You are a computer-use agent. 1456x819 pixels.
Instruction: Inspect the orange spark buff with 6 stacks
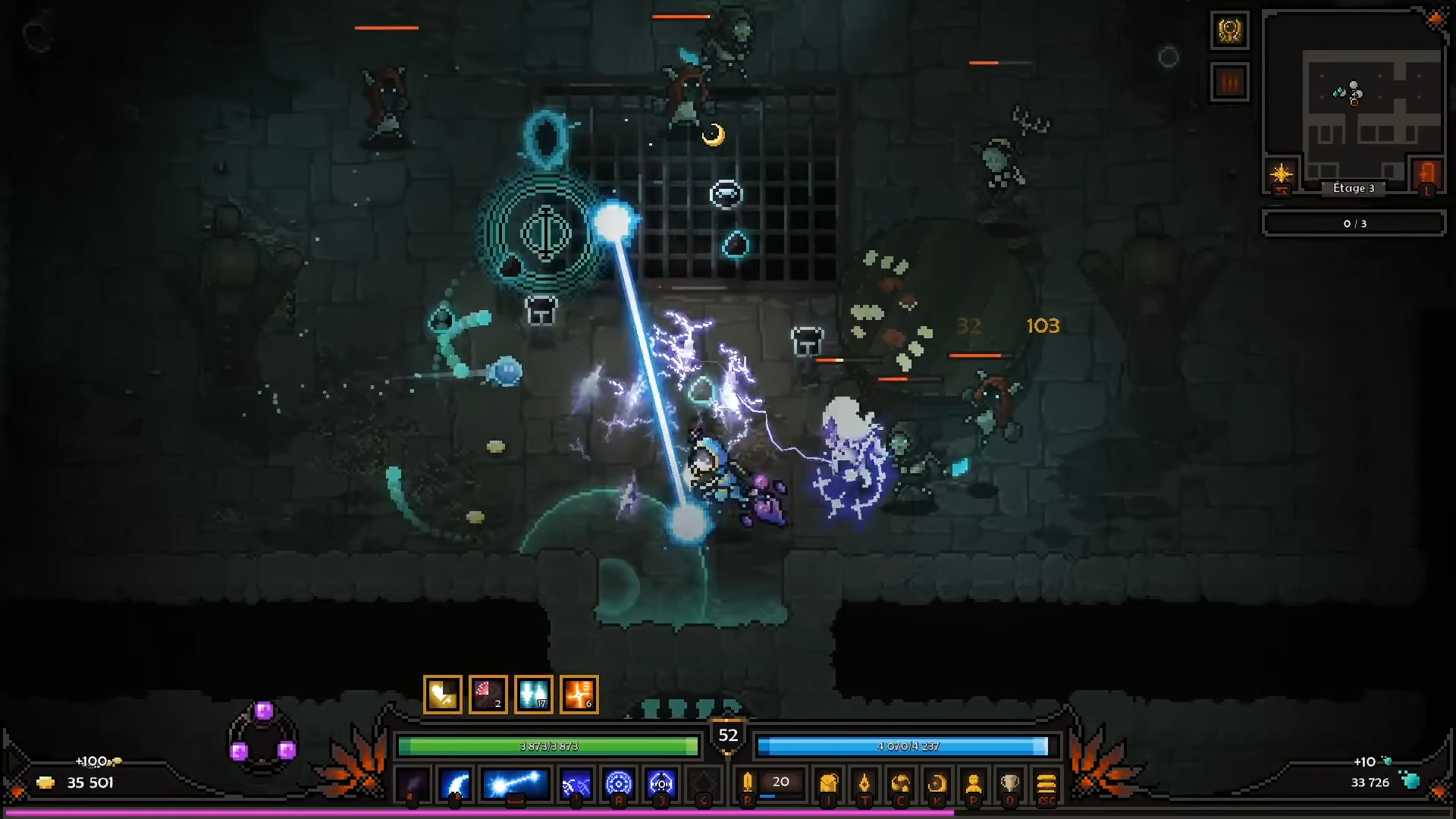tap(579, 694)
